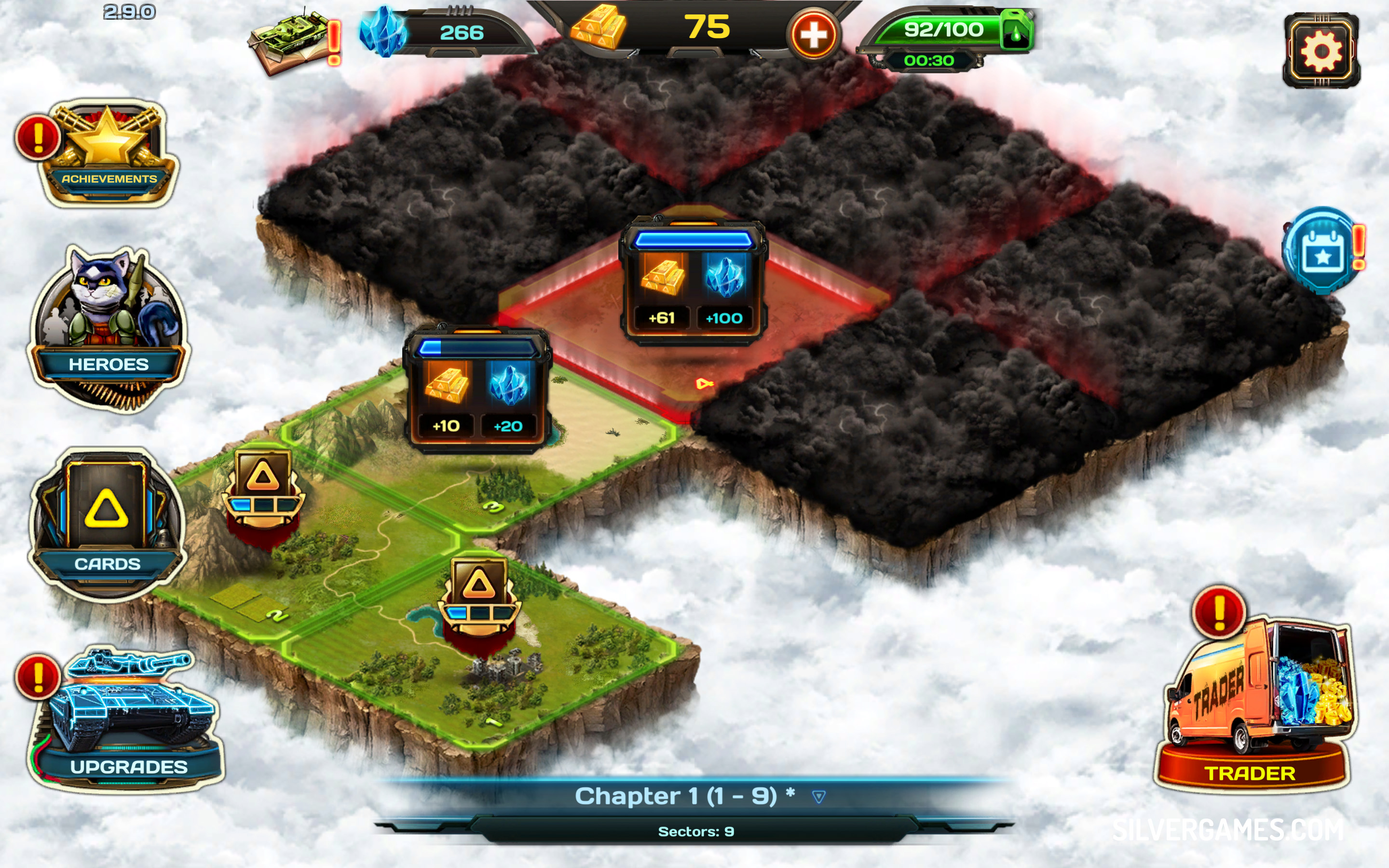Collect the card marker on sector 2

pos(263,488)
